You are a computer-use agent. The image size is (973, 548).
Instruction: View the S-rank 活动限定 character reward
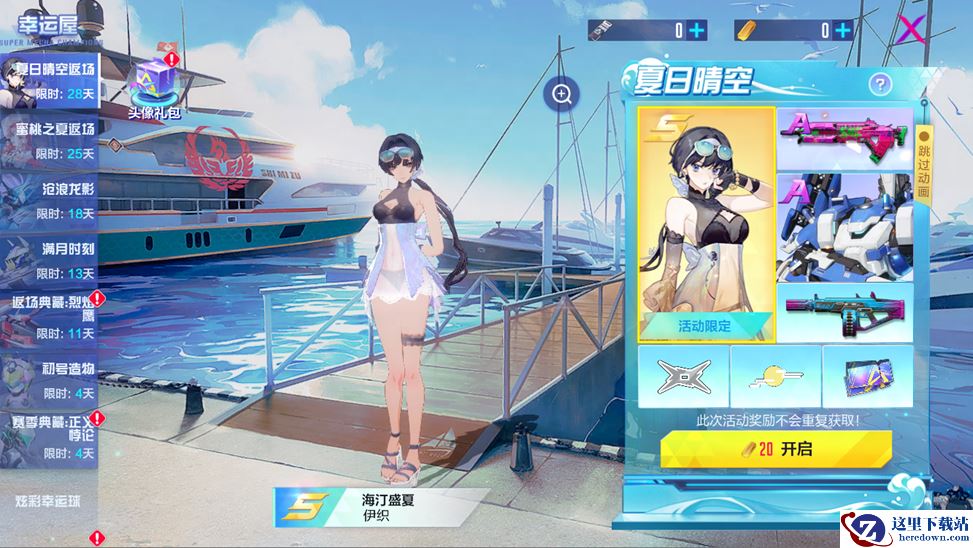pyautogui.click(x=706, y=222)
